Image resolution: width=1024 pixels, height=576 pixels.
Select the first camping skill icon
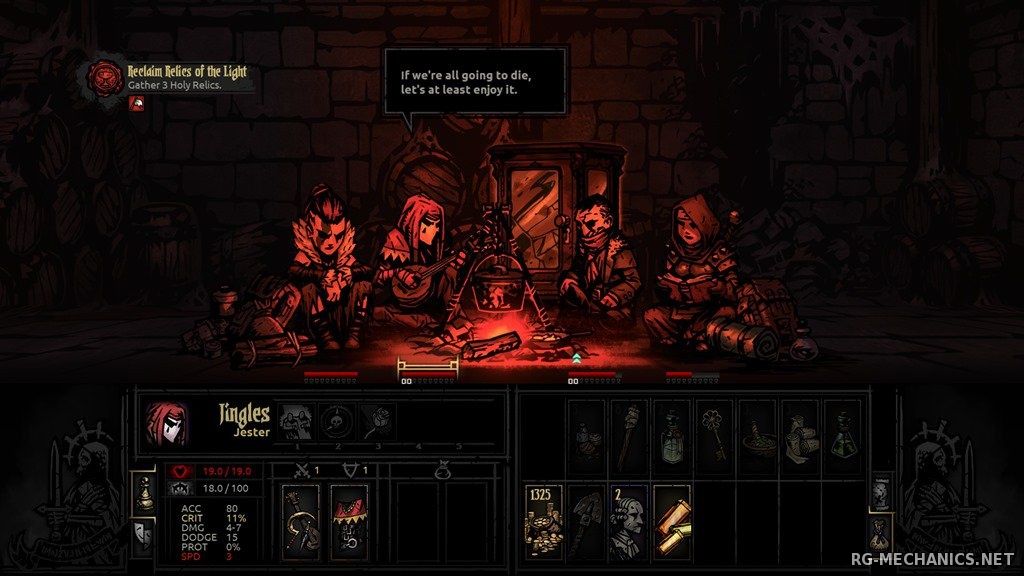point(295,421)
